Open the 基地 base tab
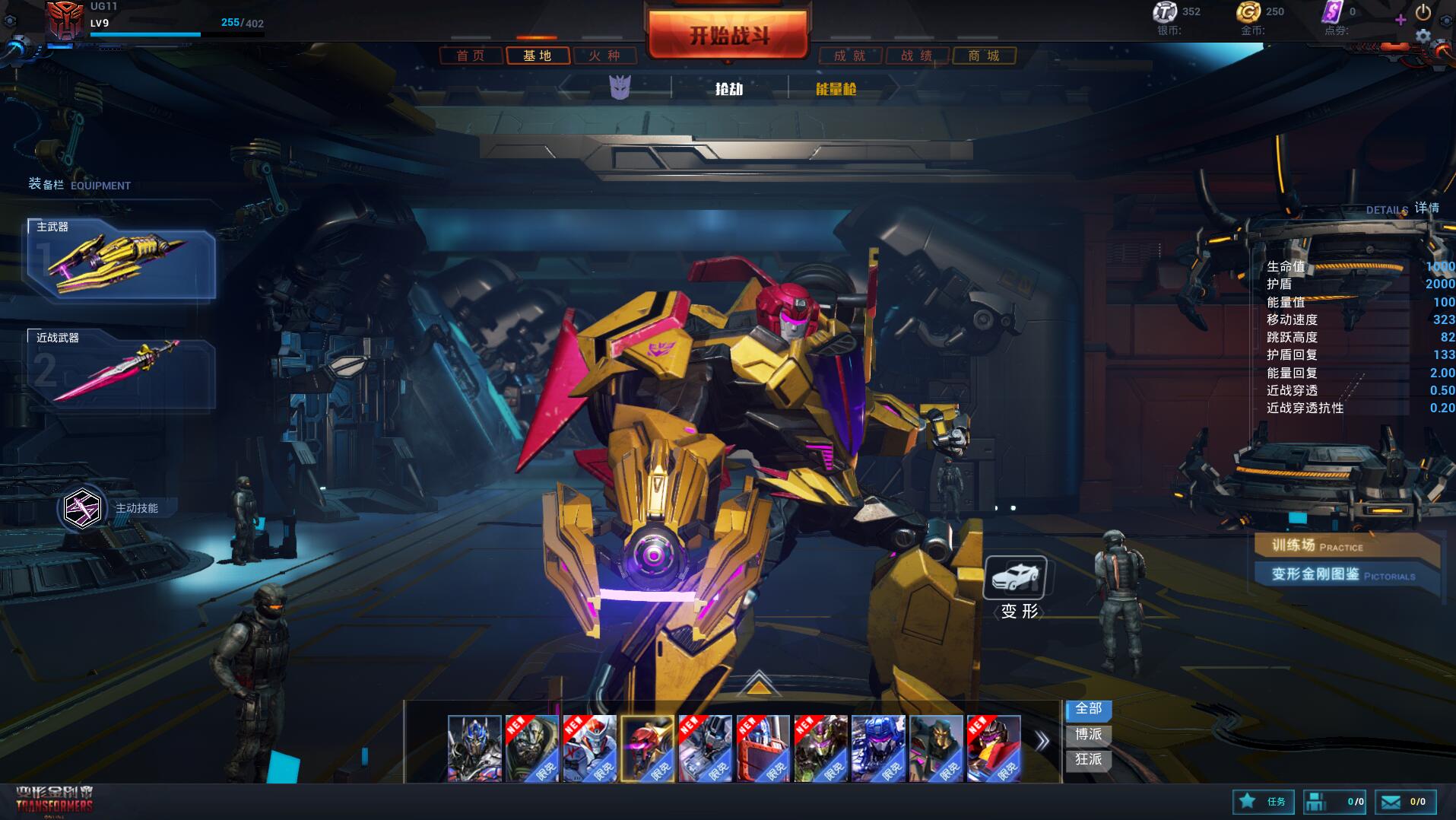This screenshot has width=1456, height=820. (x=538, y=56)
